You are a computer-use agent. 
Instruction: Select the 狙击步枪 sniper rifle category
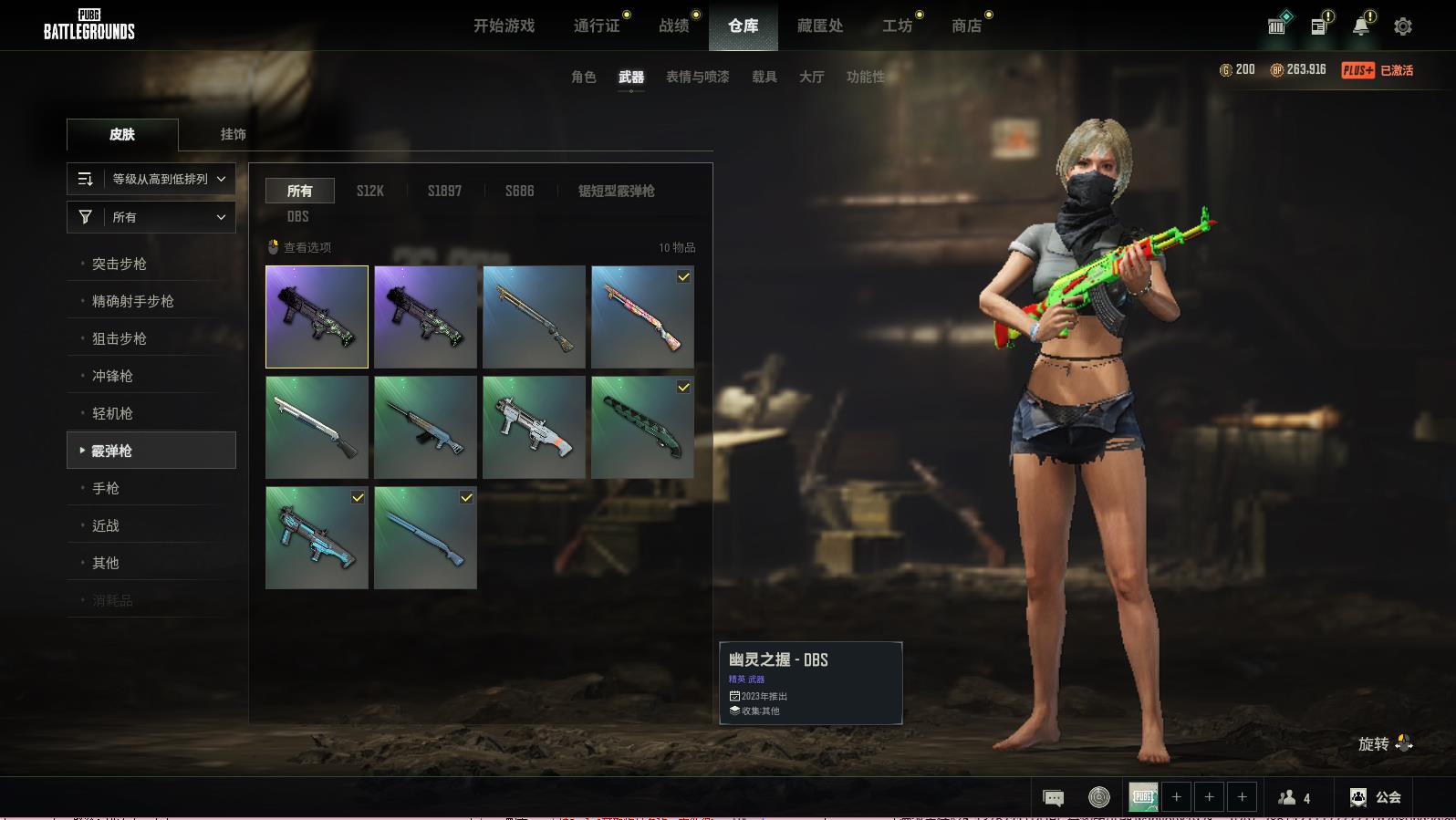[x=120, y=338]
